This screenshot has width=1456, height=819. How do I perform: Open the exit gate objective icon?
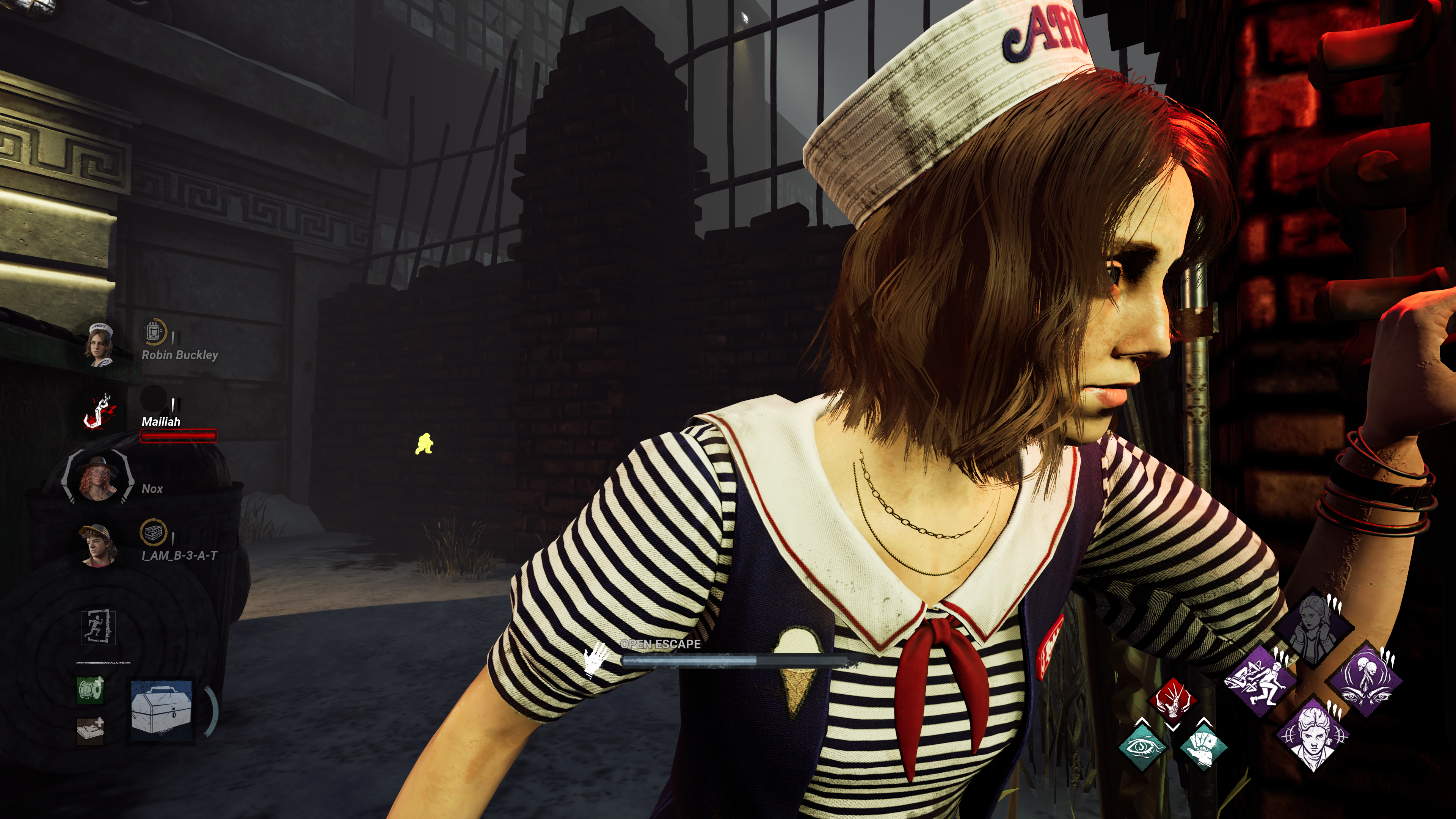click(99, 628)
